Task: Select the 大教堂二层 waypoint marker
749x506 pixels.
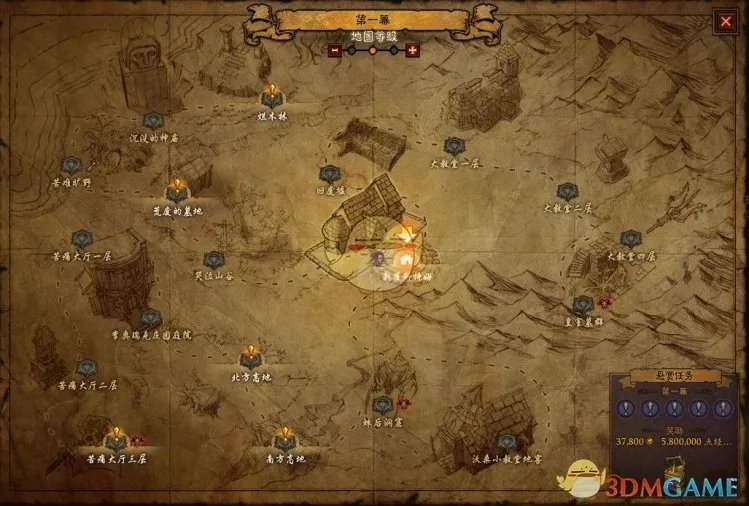Action: 567,190
